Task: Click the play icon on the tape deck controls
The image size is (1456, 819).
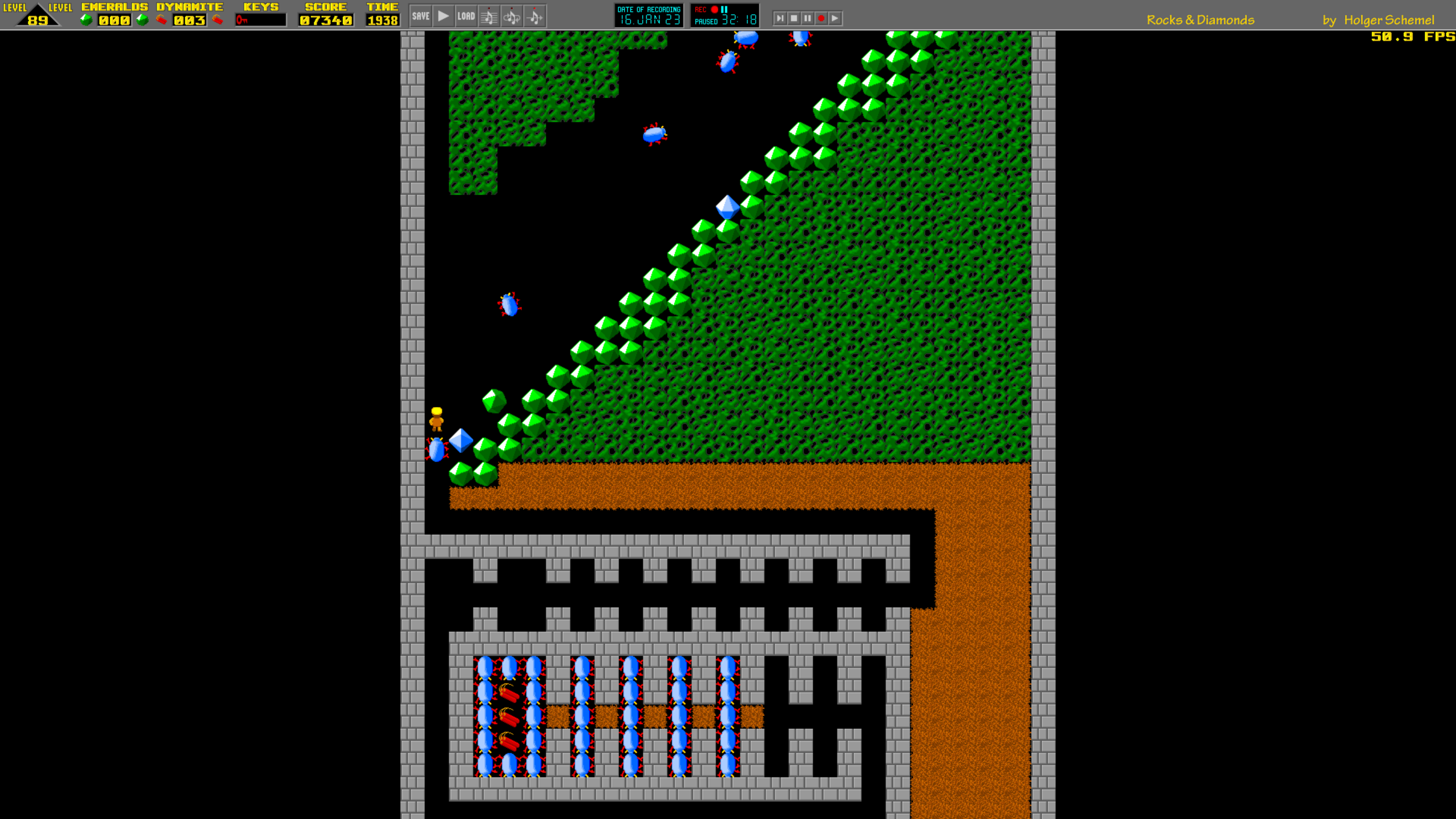Action: pyautogui.click(x=835, y=19)
